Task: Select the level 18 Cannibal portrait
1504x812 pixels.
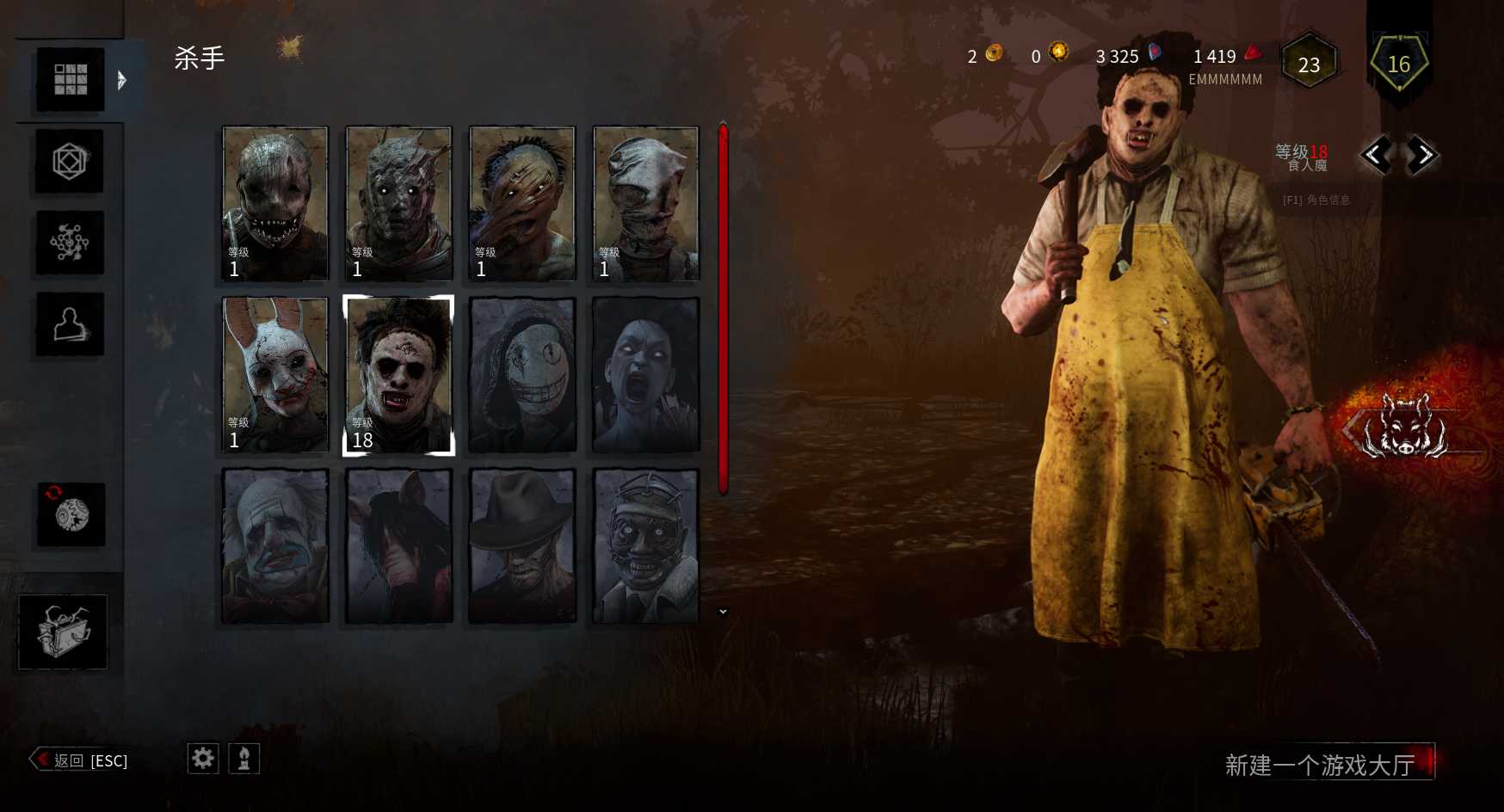Action: (x=398, y=374)
